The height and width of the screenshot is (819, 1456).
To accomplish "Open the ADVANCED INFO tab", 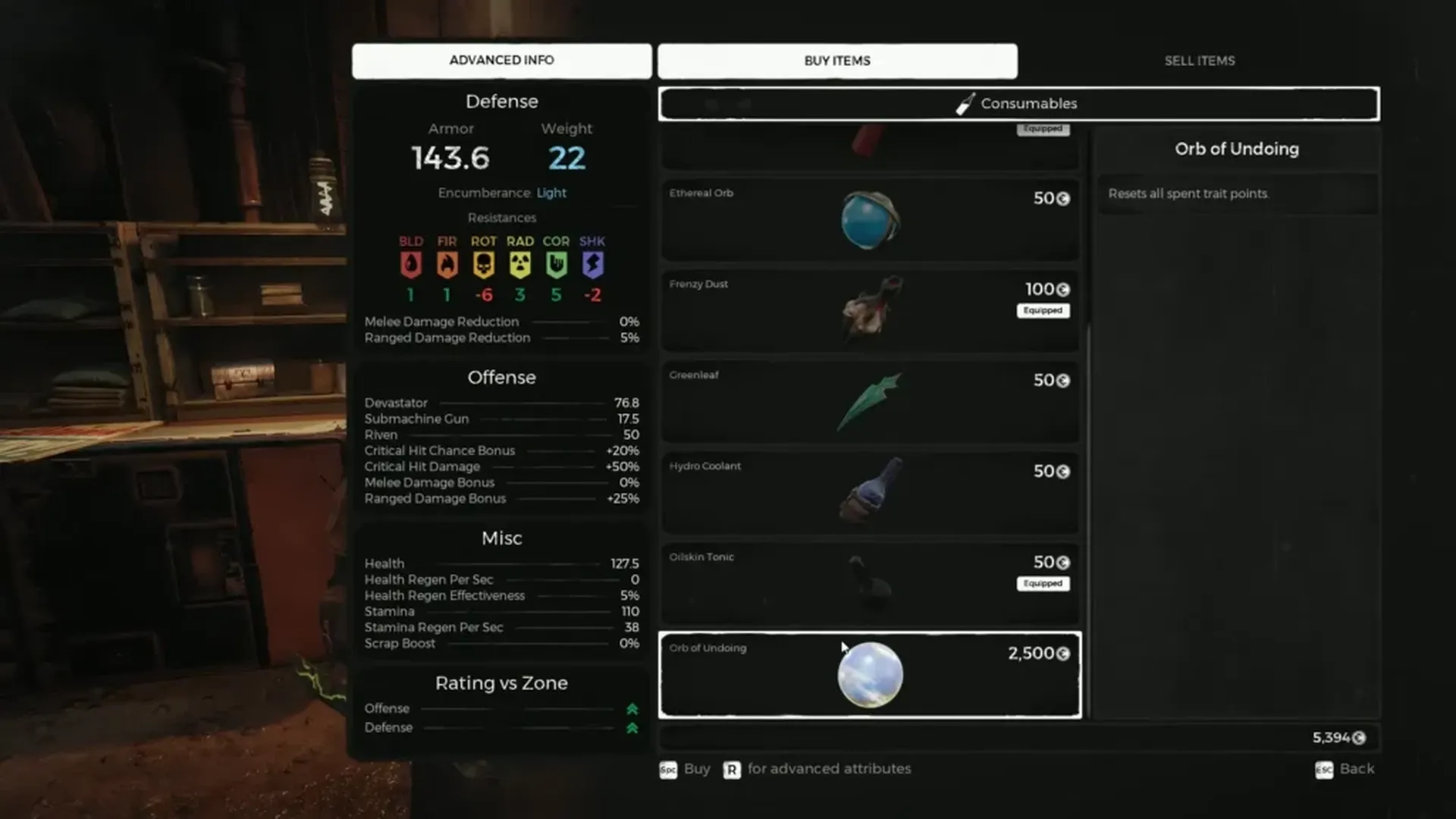I will pyautogui.click(x=501, y=60).
